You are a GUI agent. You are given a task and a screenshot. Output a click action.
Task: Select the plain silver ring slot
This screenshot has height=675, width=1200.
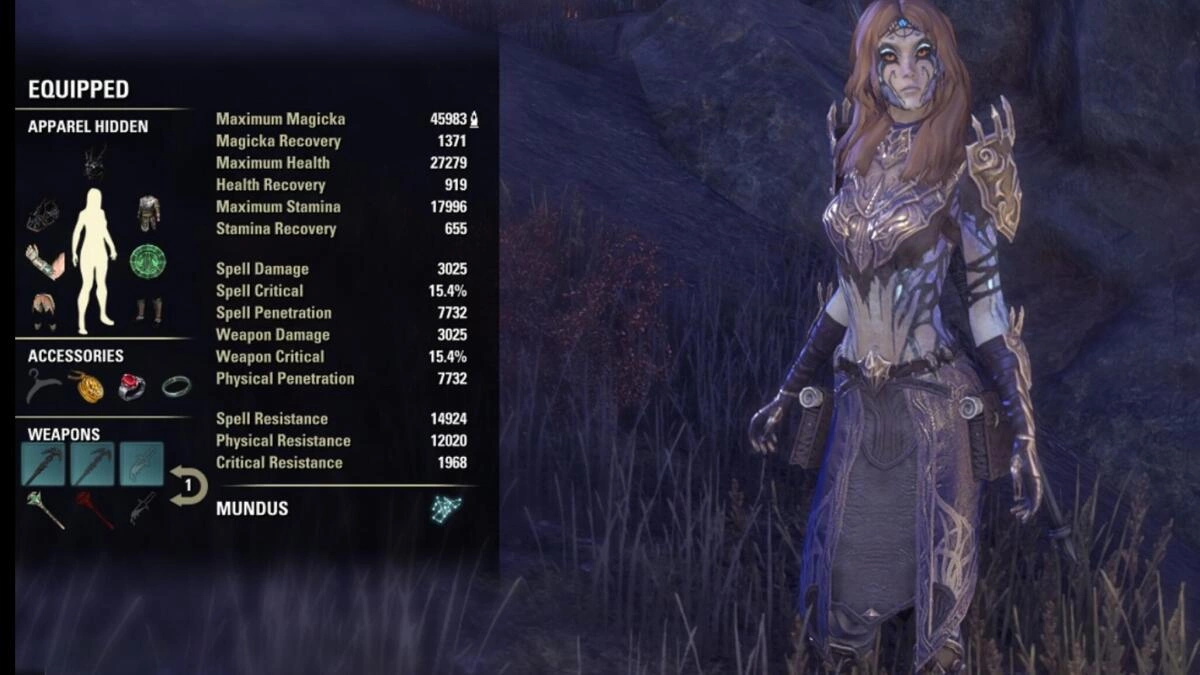pos(176,386)
